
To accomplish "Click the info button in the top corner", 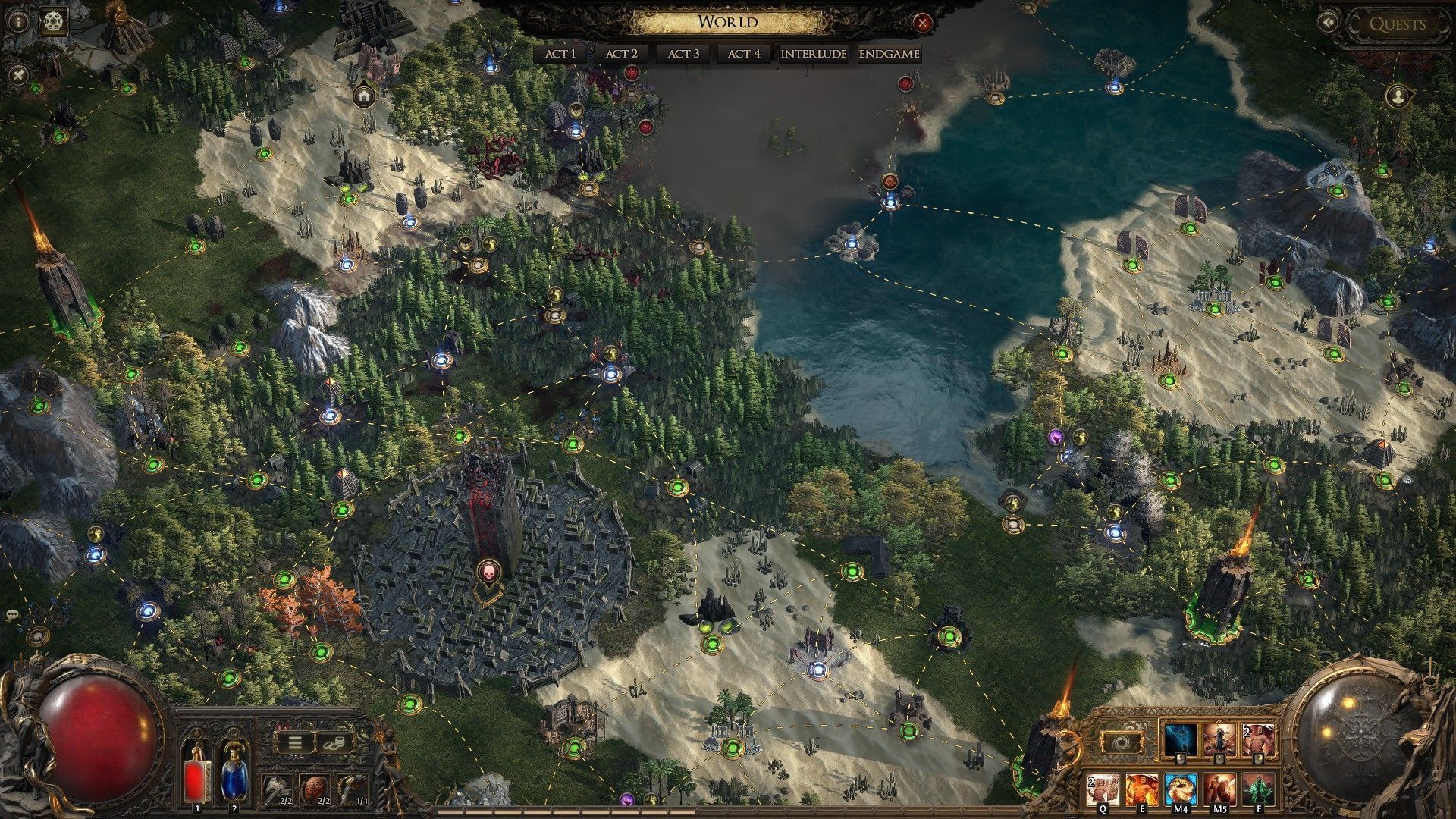I will point(17,21).
